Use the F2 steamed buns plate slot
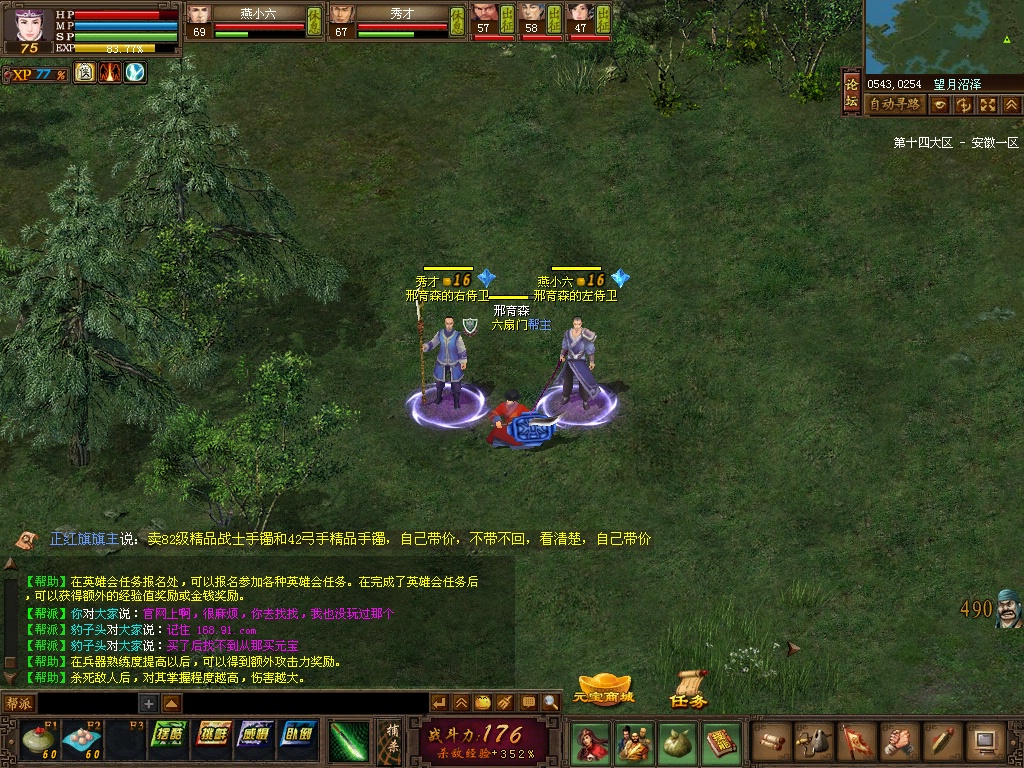The image size is (1024, 768). (x=80, y=740)
